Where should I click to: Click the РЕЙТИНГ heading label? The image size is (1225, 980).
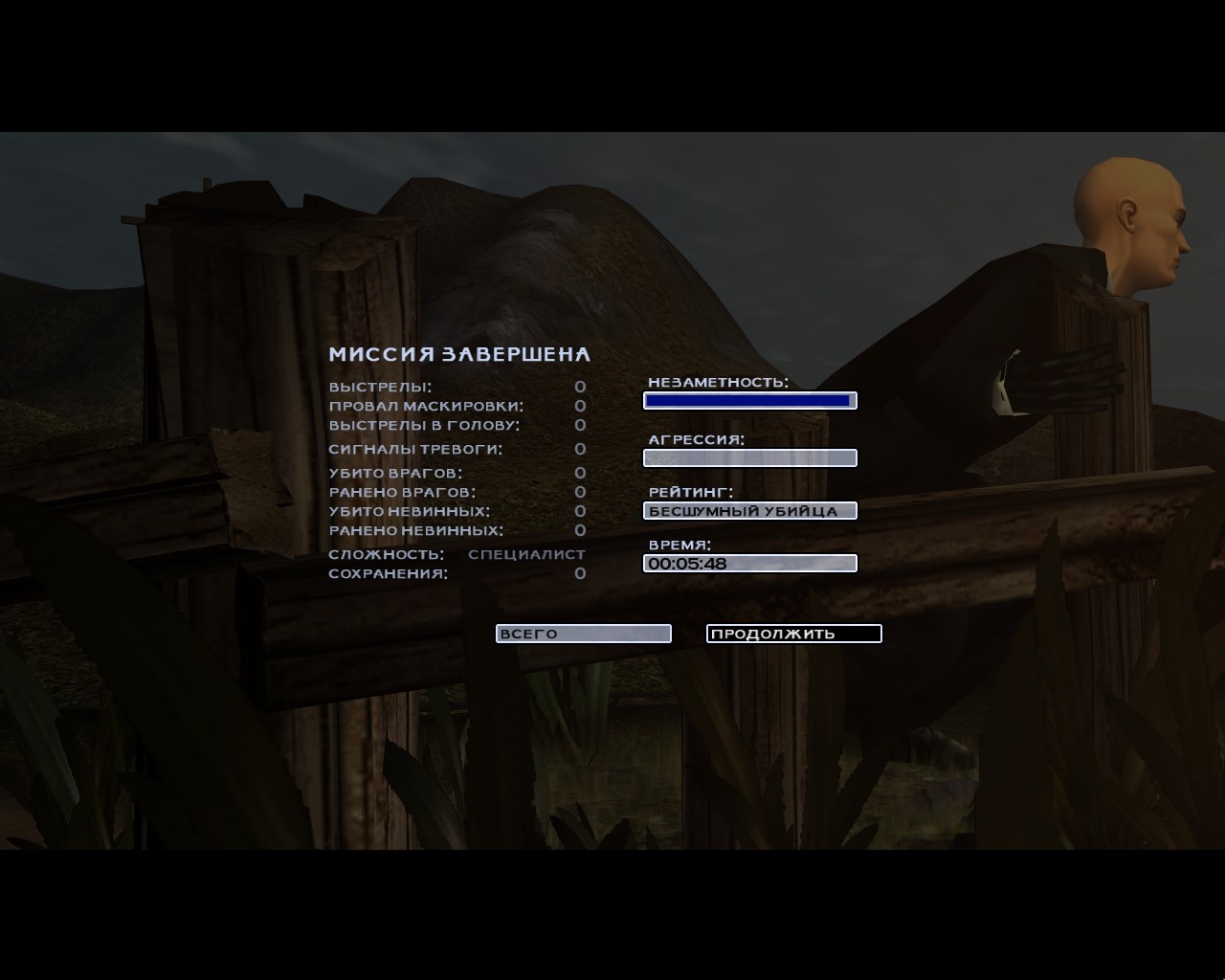click(x=689, y=491)
